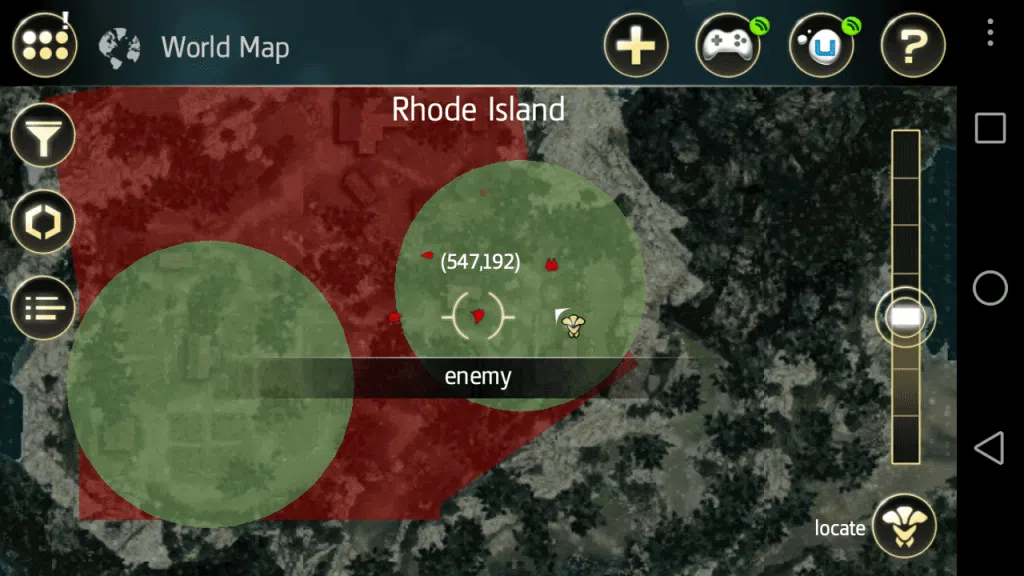The image size is (1024, 576).
Task: Tap the Android recent apps square button
Action: (990, 128)
